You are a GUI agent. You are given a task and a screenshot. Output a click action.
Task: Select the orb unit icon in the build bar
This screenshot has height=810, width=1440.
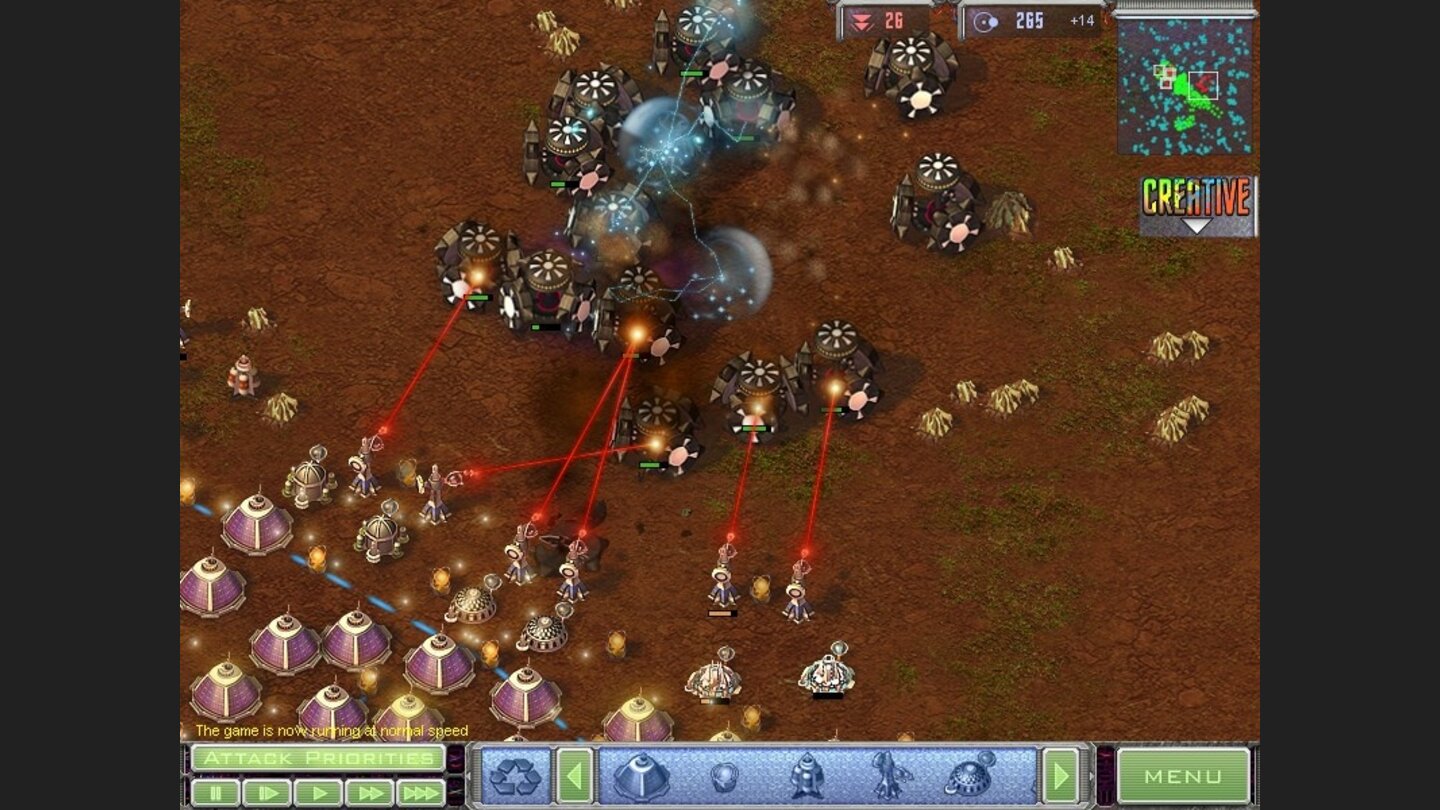pyautogui.click(x=724, y=776)
